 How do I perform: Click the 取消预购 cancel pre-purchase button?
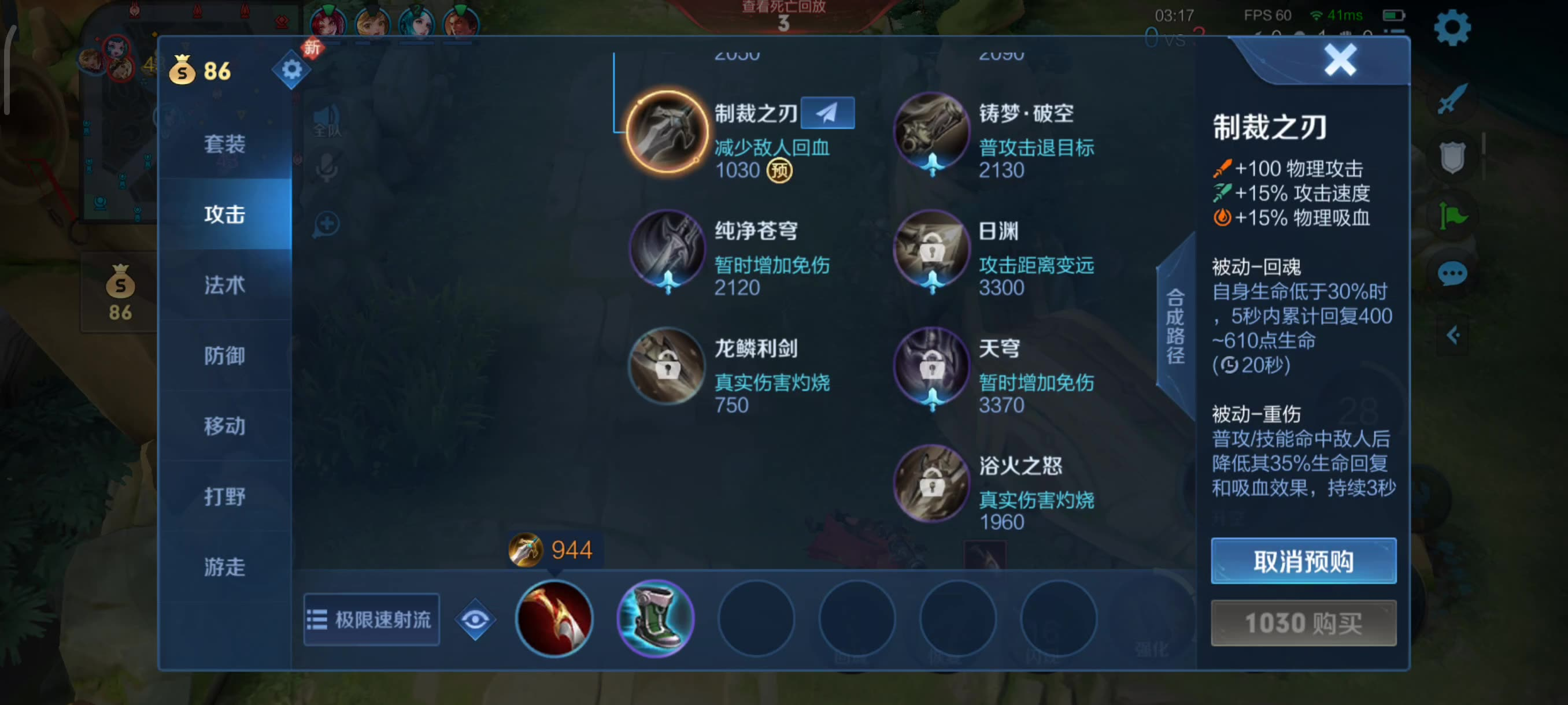pyautogui.click(x=1303, y=561)
